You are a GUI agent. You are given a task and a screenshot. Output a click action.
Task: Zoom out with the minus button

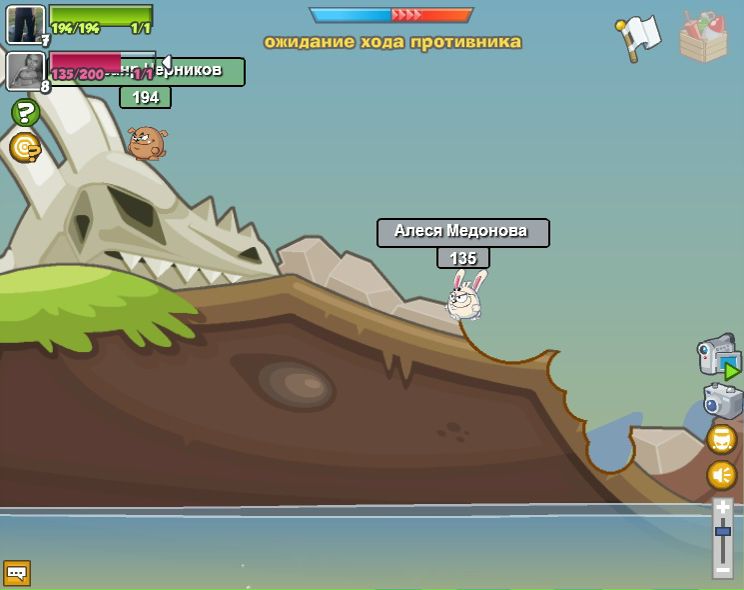723,569
